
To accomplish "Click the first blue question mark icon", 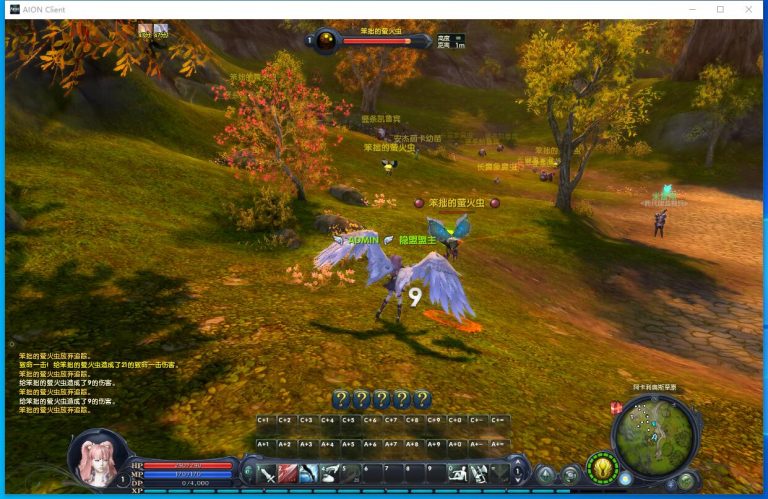I will [x=340, y=399].
